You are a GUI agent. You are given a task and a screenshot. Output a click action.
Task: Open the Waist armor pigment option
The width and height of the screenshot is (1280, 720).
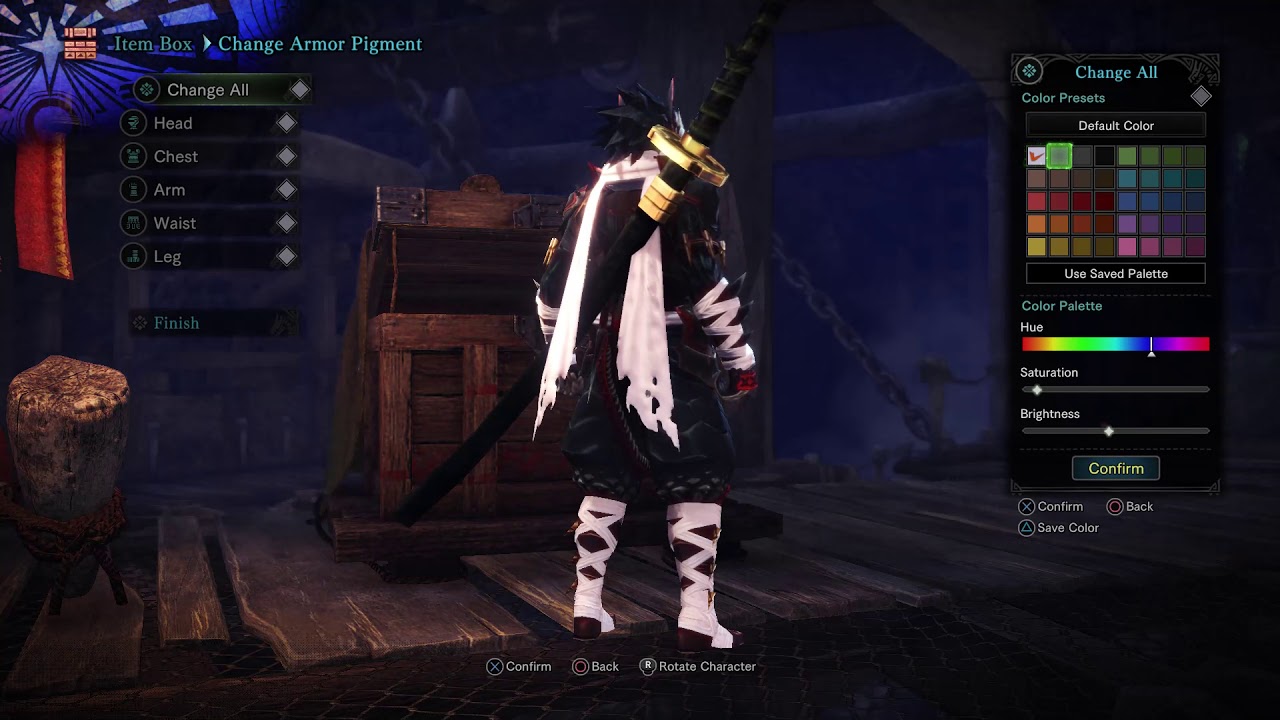(x=174, y=223)
